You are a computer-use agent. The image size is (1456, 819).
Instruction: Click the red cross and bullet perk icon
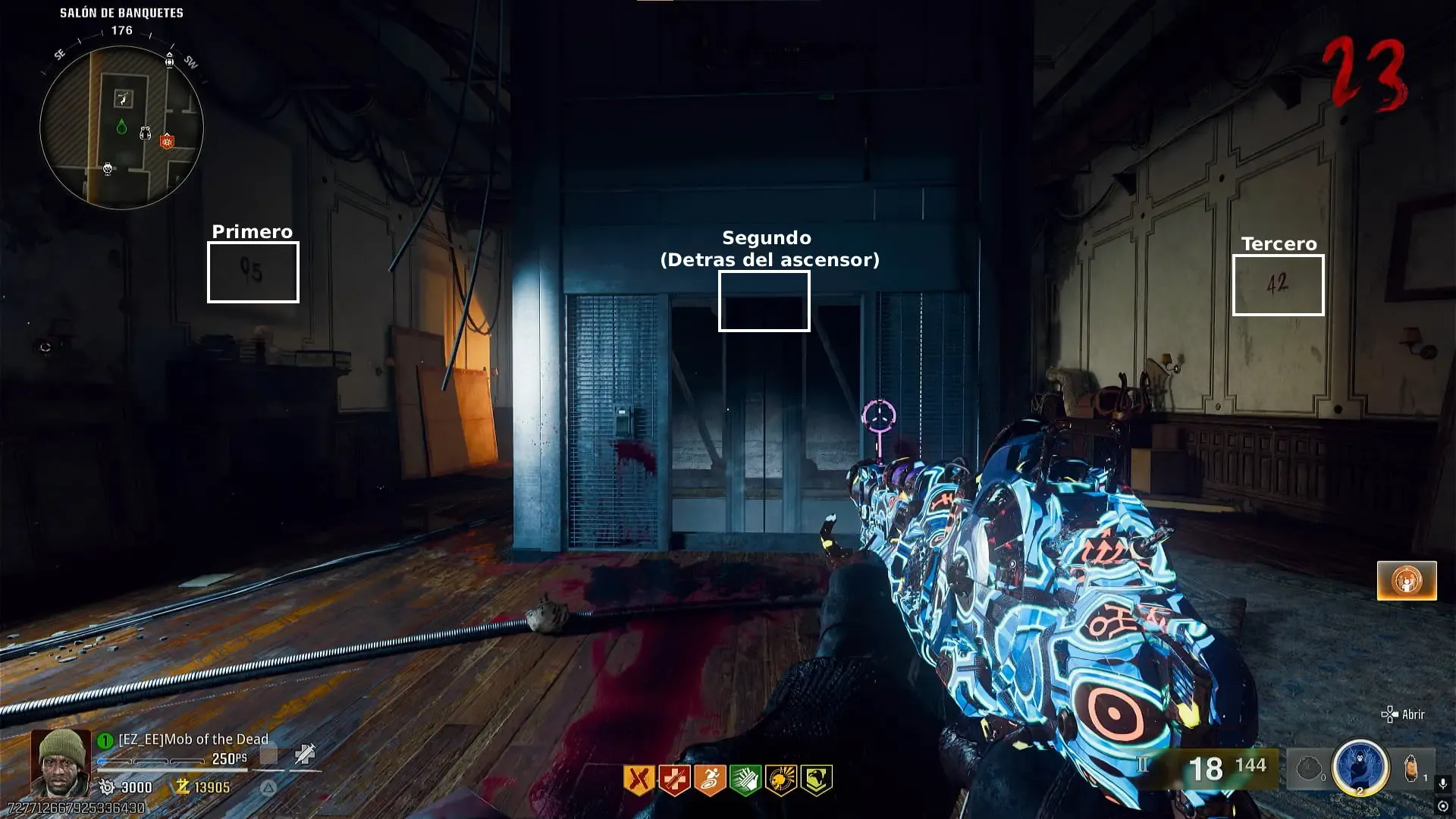pyautogui.click(x=674, y=780)
